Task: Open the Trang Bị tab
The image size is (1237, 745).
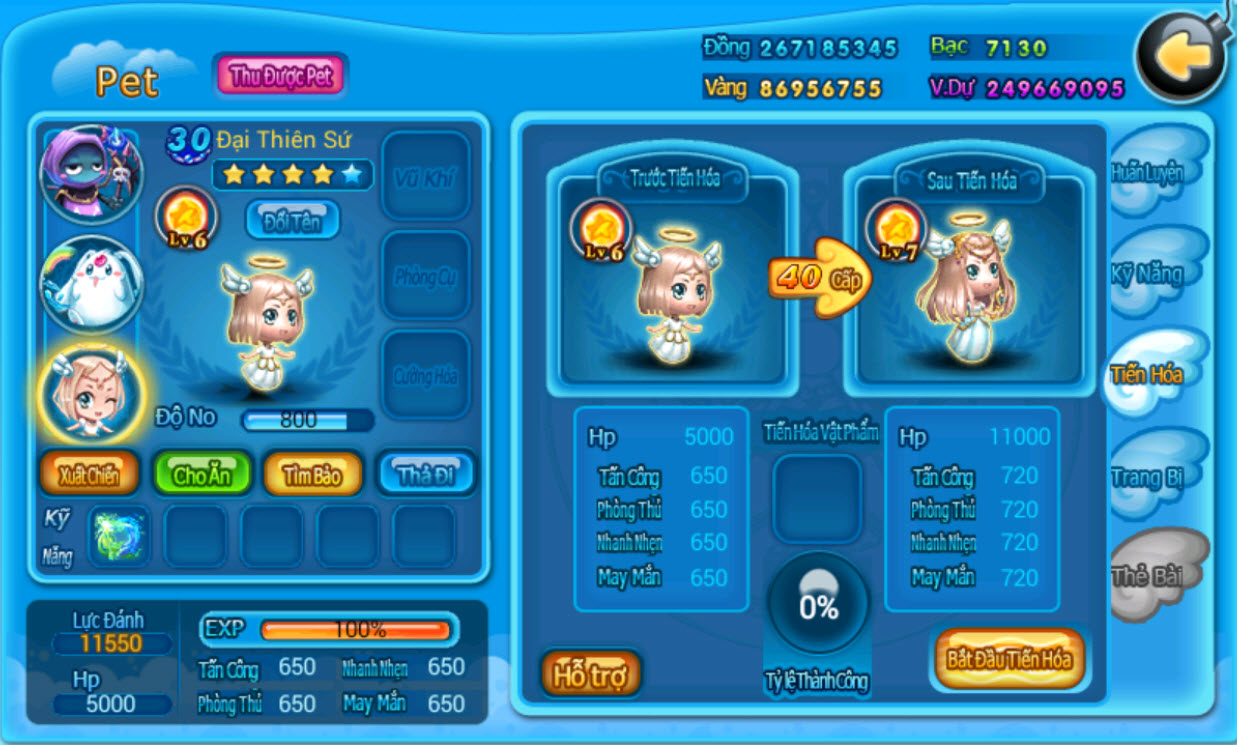Action: pos(1148,477)
